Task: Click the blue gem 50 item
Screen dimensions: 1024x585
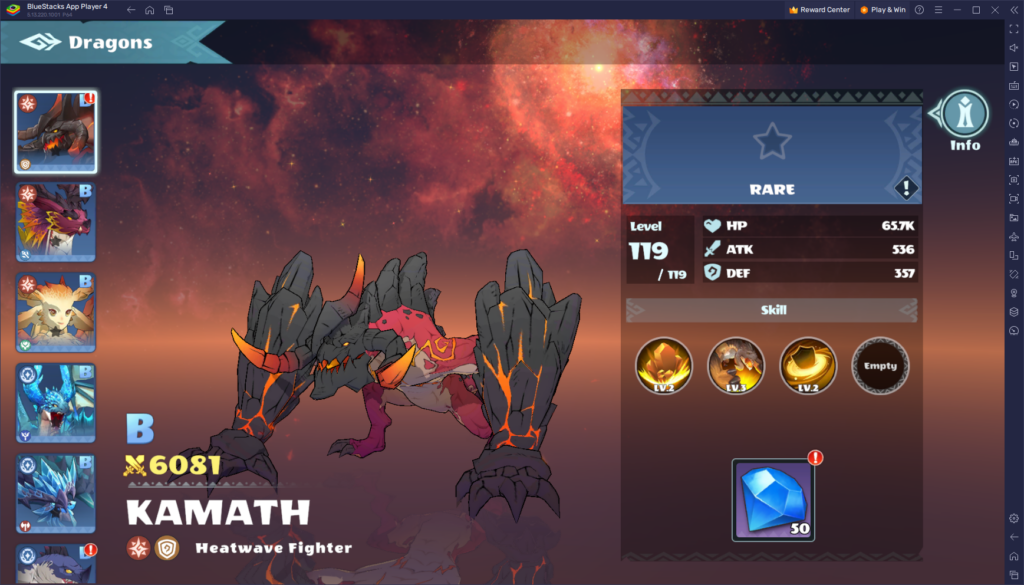Action: click(x=773, y=499)
